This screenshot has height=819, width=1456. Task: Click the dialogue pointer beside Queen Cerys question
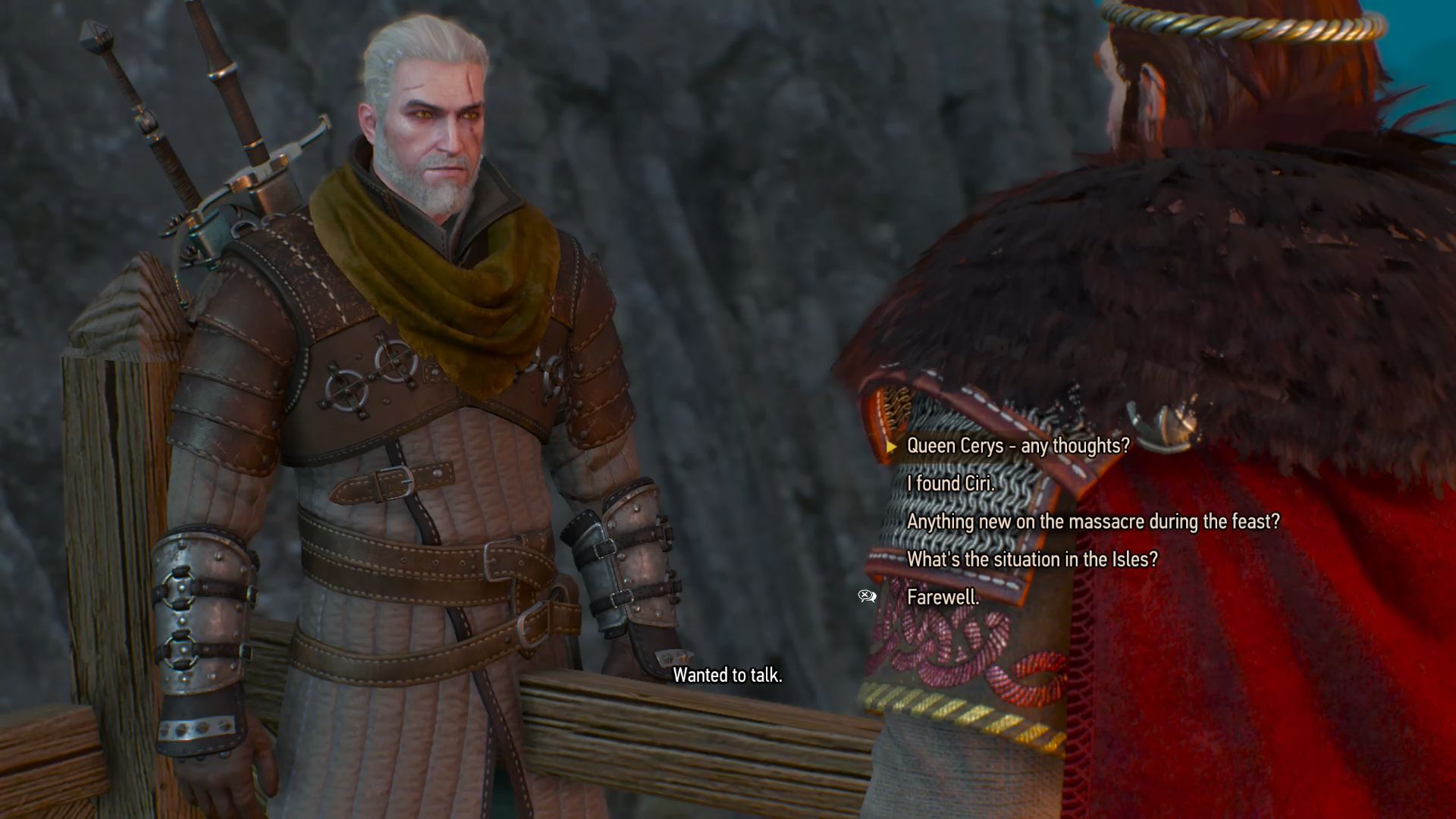pyautogui.click(x=890, y=447)
